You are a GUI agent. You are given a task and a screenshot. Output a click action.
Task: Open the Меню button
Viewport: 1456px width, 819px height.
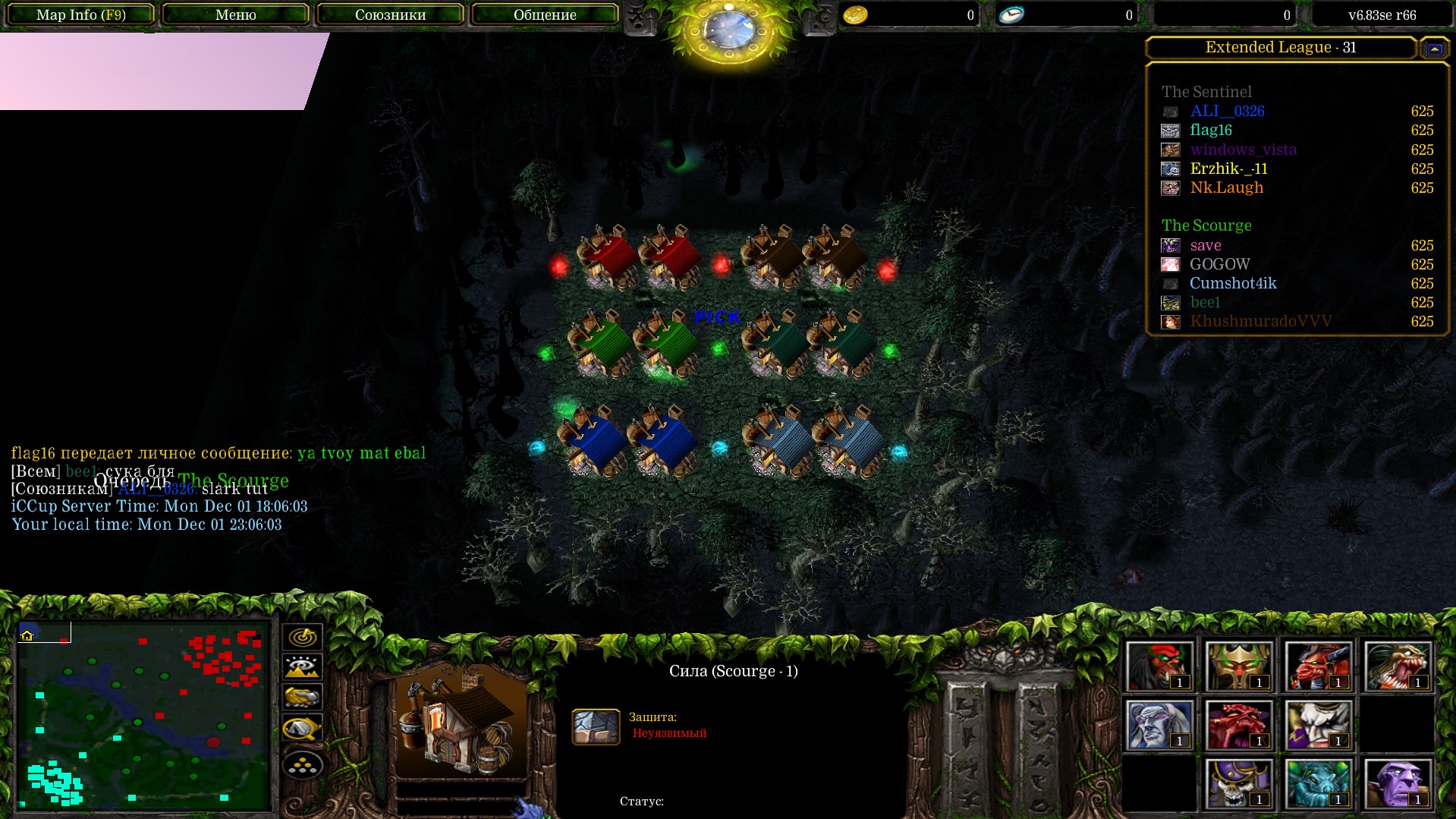[235, 14]
